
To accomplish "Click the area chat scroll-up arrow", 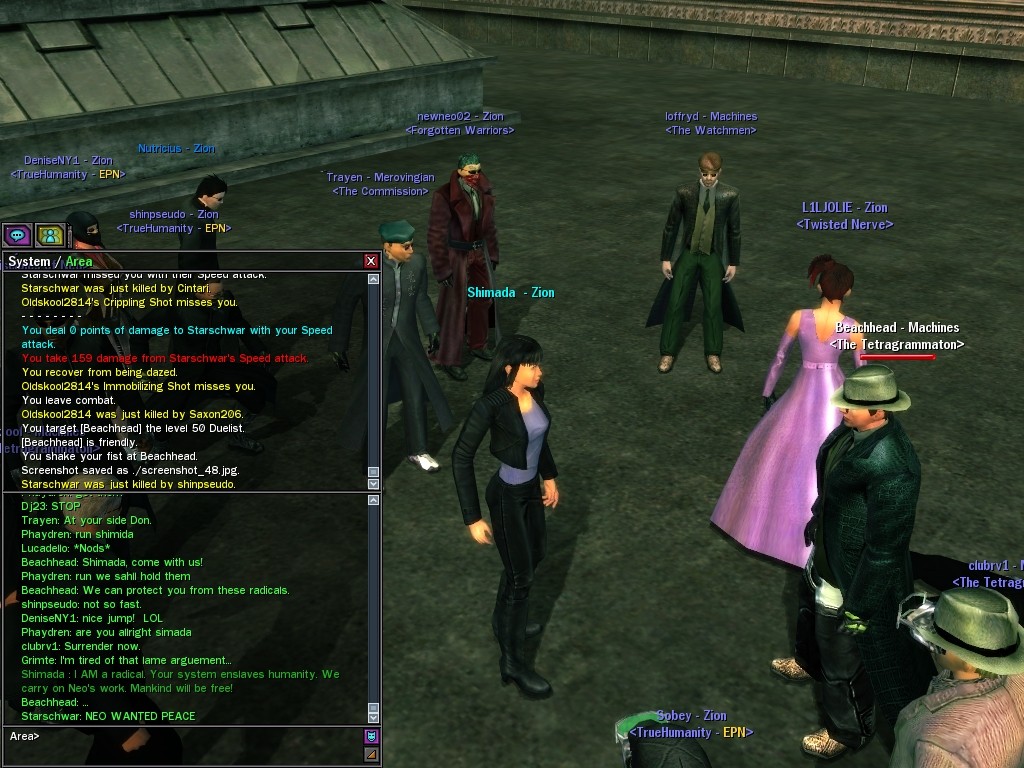I will (374, 499).
